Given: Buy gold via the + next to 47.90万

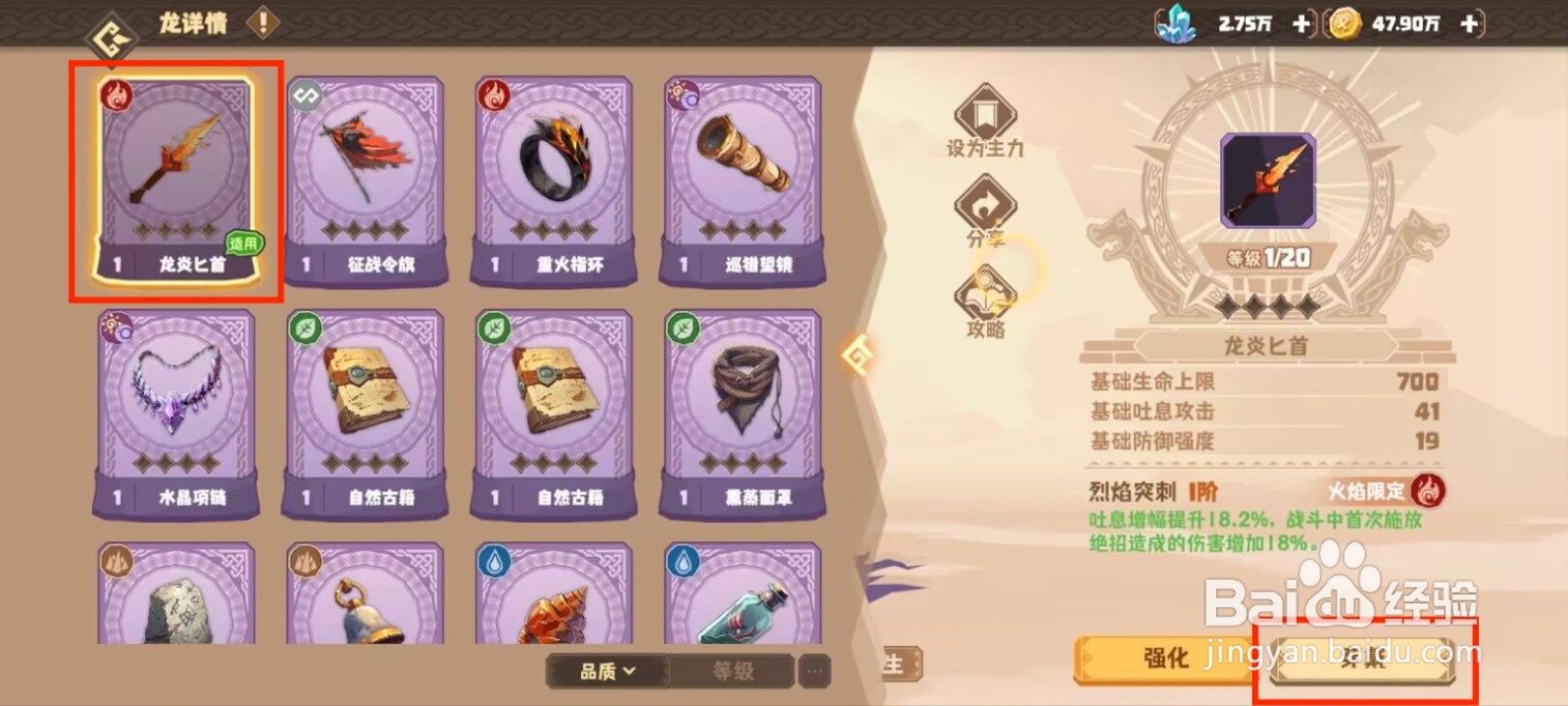Looking at the screenshot, I should pyautogui.click(x=1467, y=25).
